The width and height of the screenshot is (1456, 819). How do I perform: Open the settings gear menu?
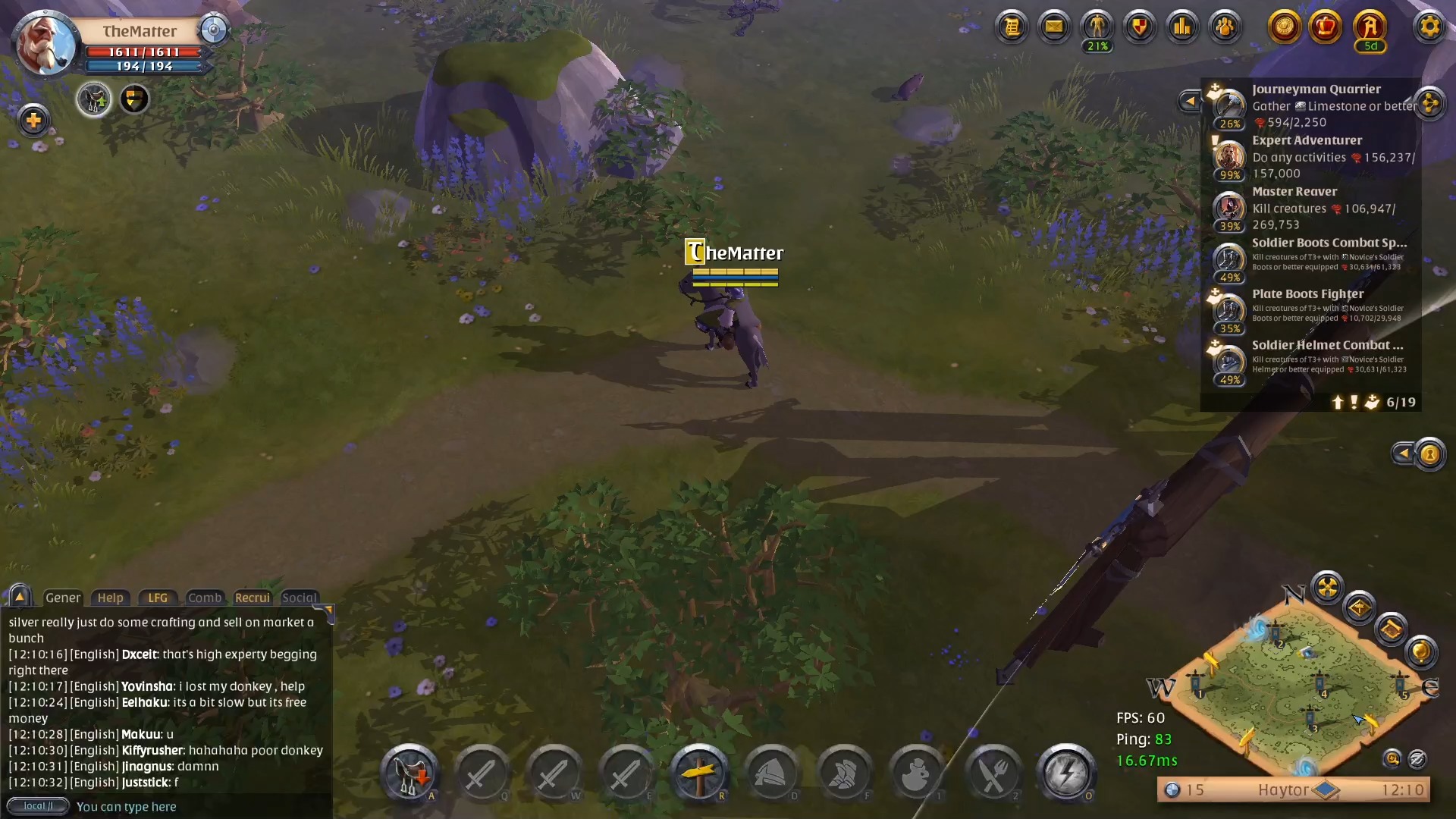pos(1429,27)
